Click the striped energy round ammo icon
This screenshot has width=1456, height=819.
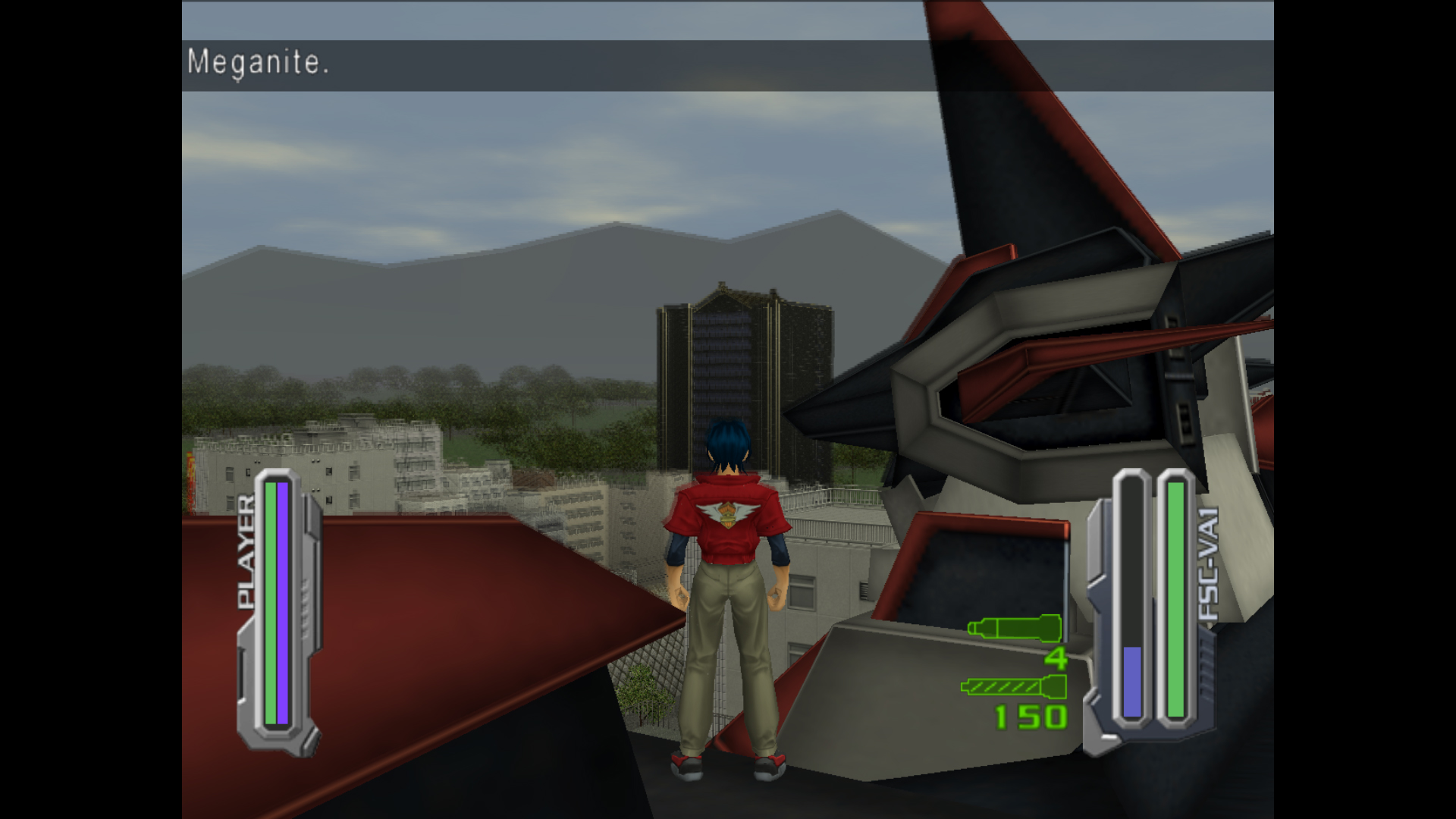1012,686
